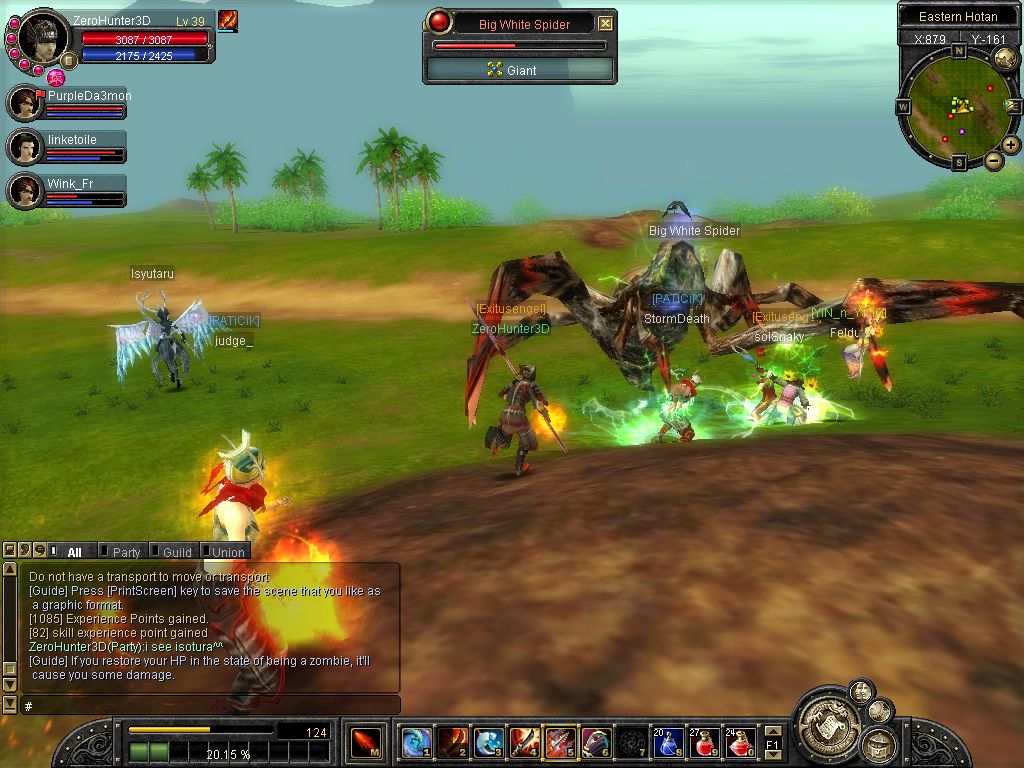Zoom in the minimap with the plus button
Viewport: 1024px width, 768px height.
(1011, 145)
